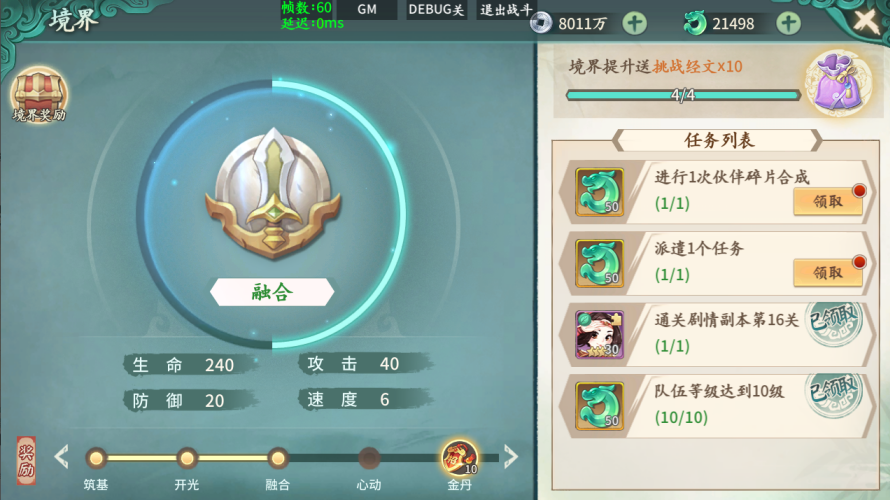Select the 融合 realm stage node
The image size is (890, 500).
[278, 459]
